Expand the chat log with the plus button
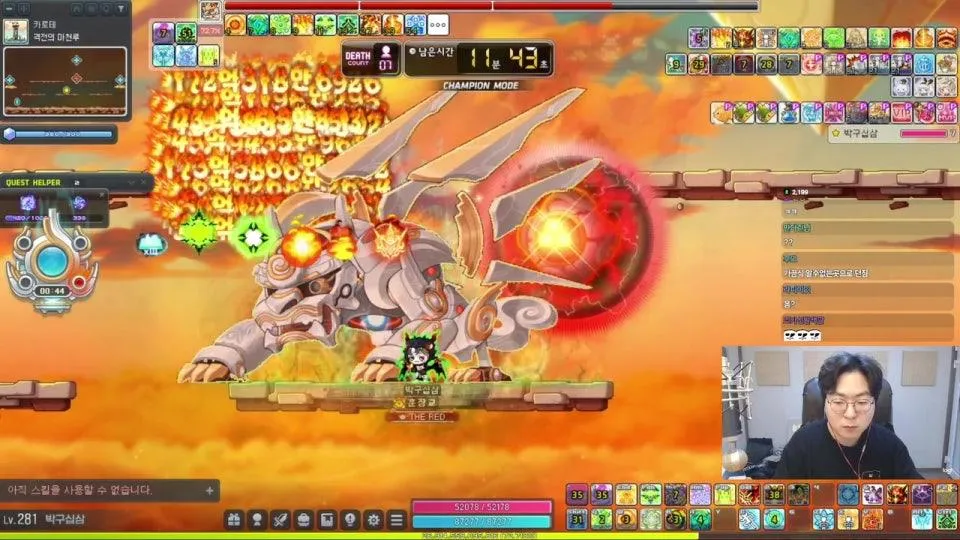The width and height of the screenshot is (960, 540). pos(209,490)
